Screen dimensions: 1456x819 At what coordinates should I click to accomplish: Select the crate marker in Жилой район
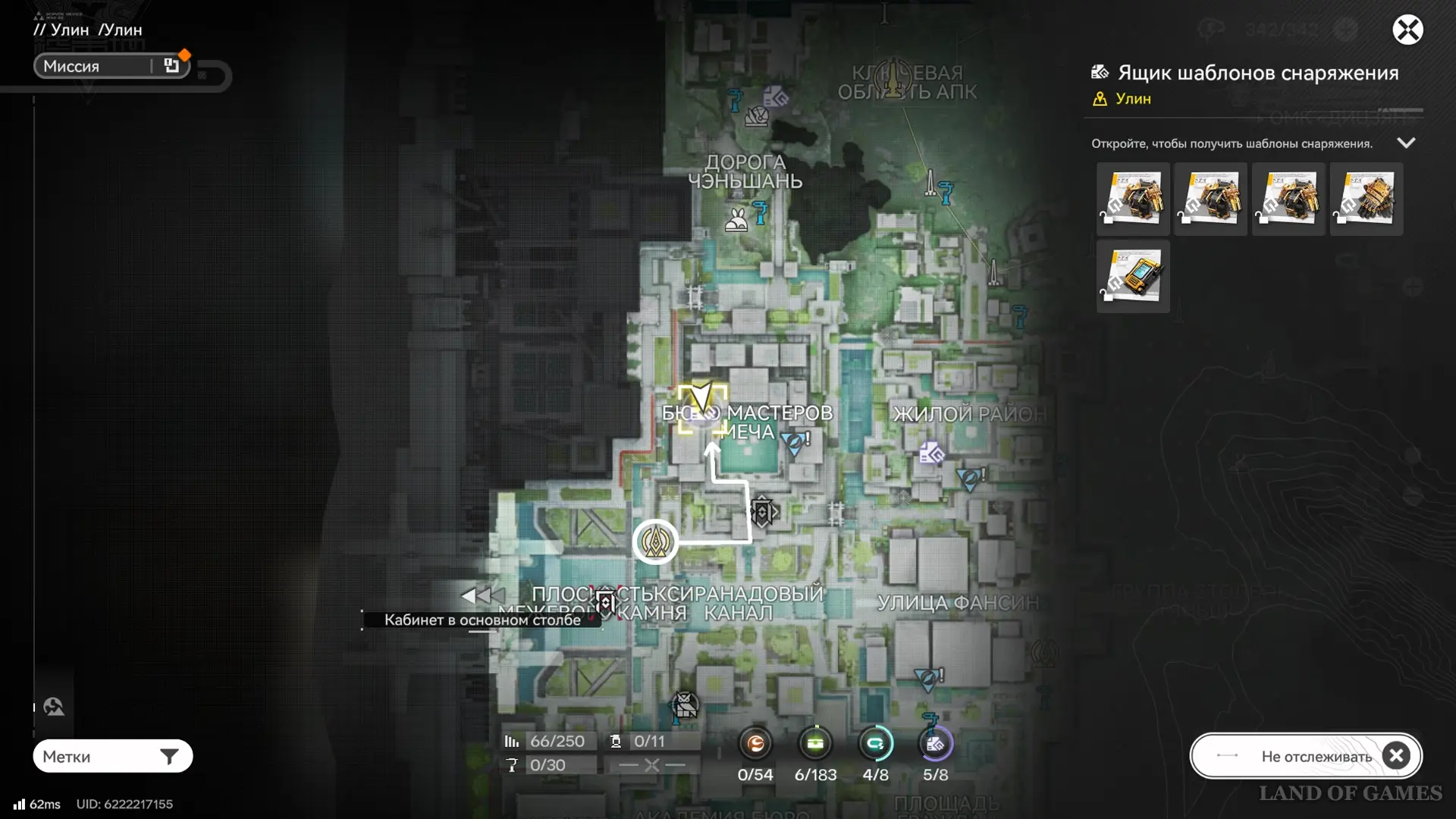pyautogui.click(x=931, y=453)
